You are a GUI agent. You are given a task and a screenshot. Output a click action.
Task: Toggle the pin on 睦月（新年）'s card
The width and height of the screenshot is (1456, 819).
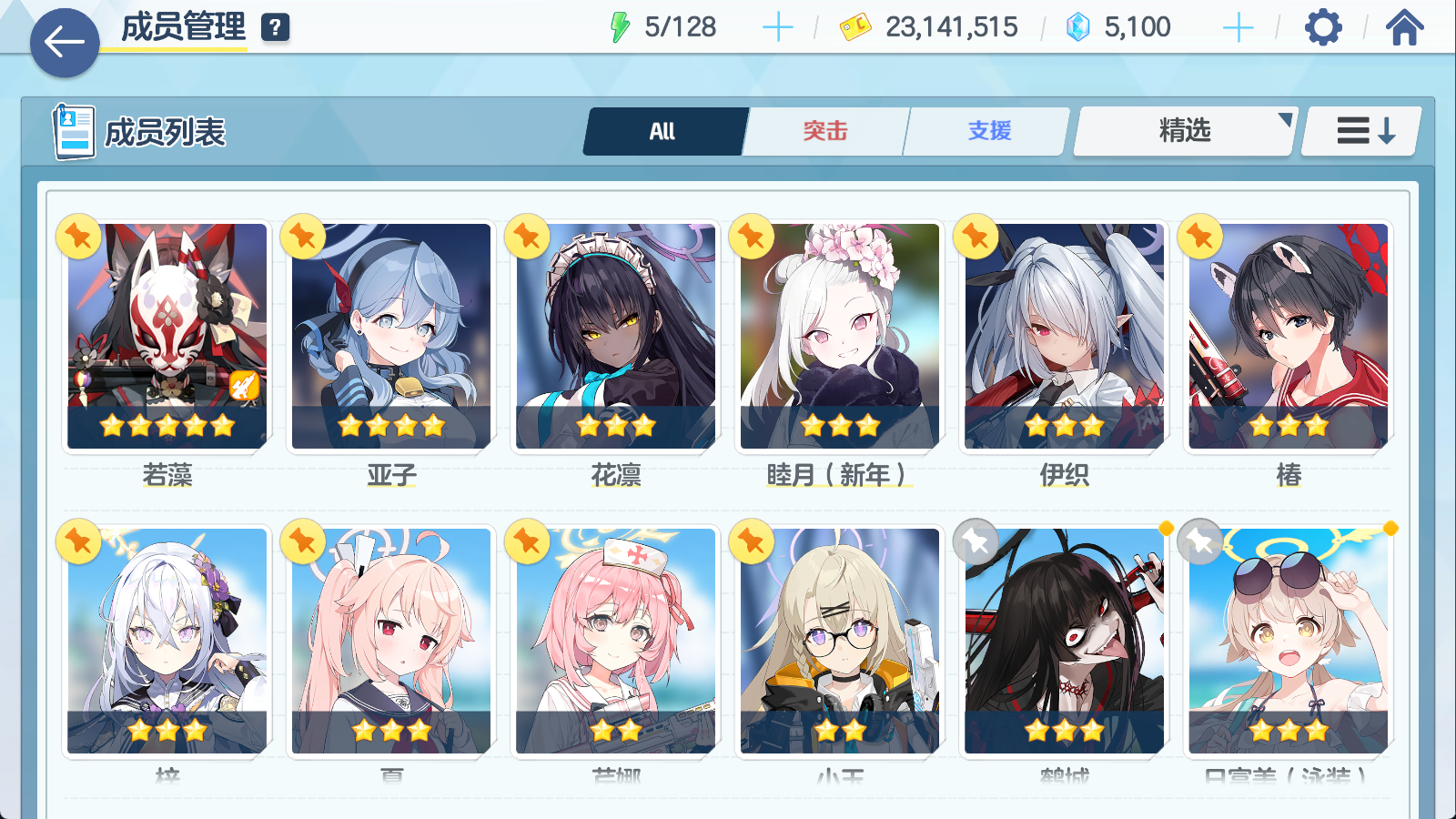click(749, 235)
